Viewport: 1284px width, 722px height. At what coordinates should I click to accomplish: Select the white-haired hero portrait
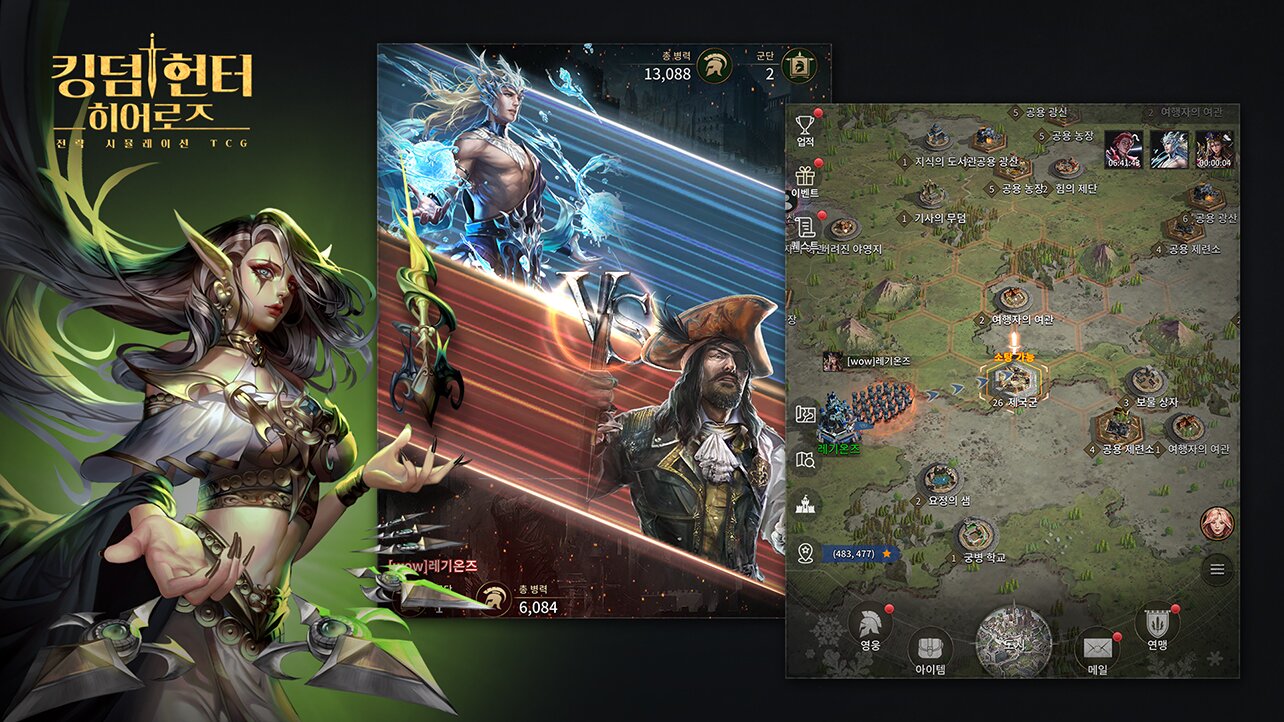tap(1168, 149)
